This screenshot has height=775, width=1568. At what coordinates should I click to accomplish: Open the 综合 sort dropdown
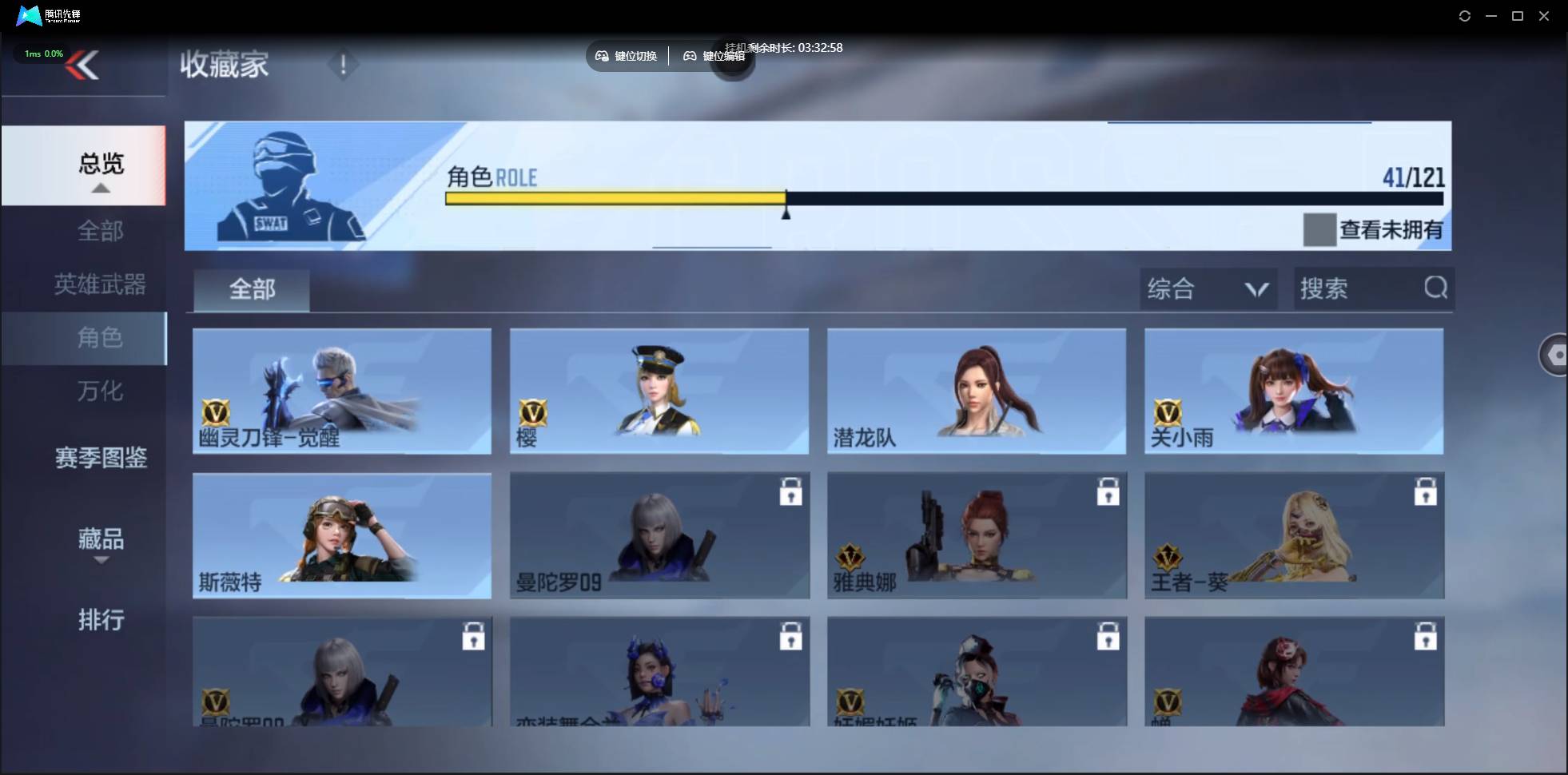[x=1208, y=288]
